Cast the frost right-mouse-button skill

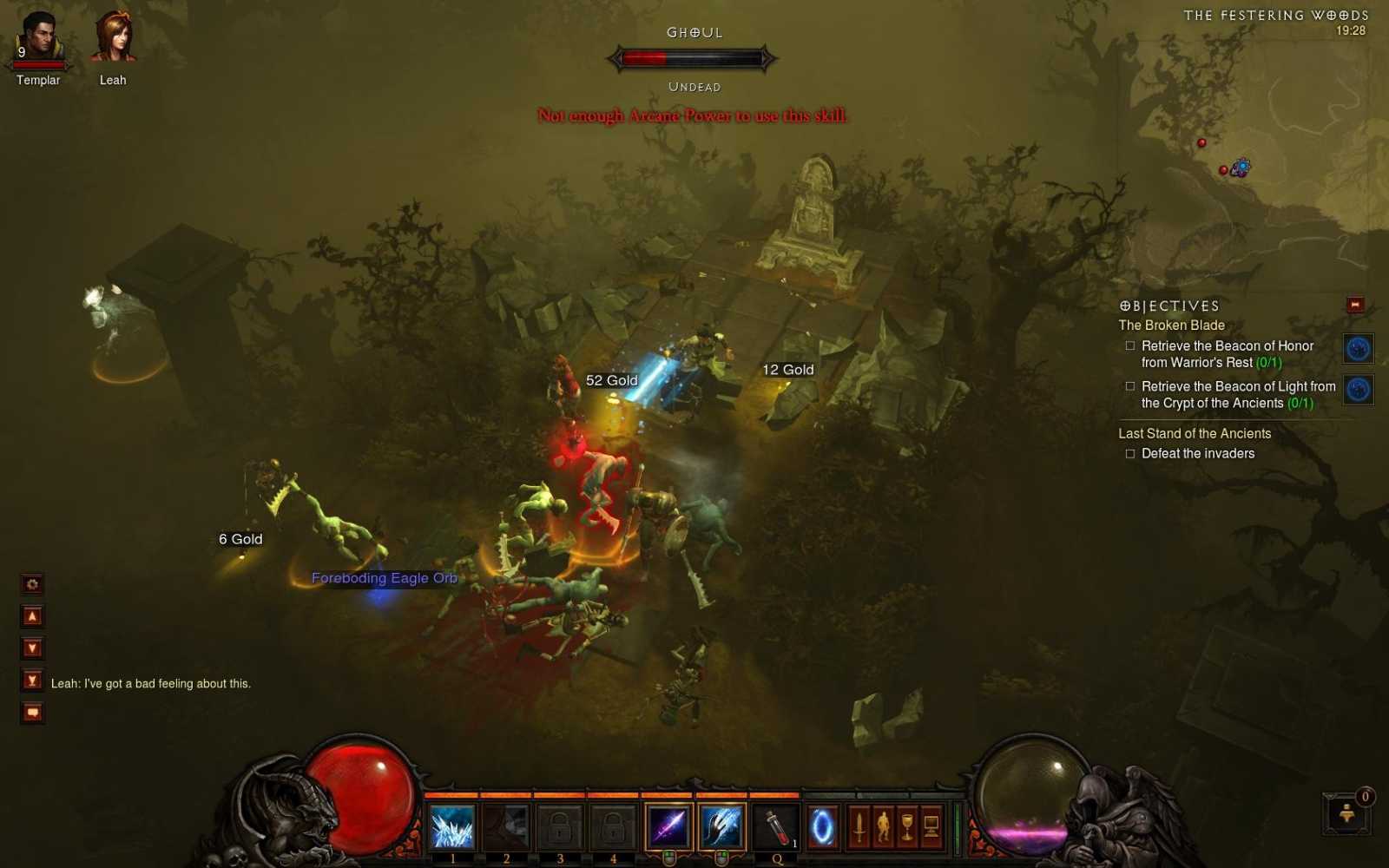click(x=719, y=826)
